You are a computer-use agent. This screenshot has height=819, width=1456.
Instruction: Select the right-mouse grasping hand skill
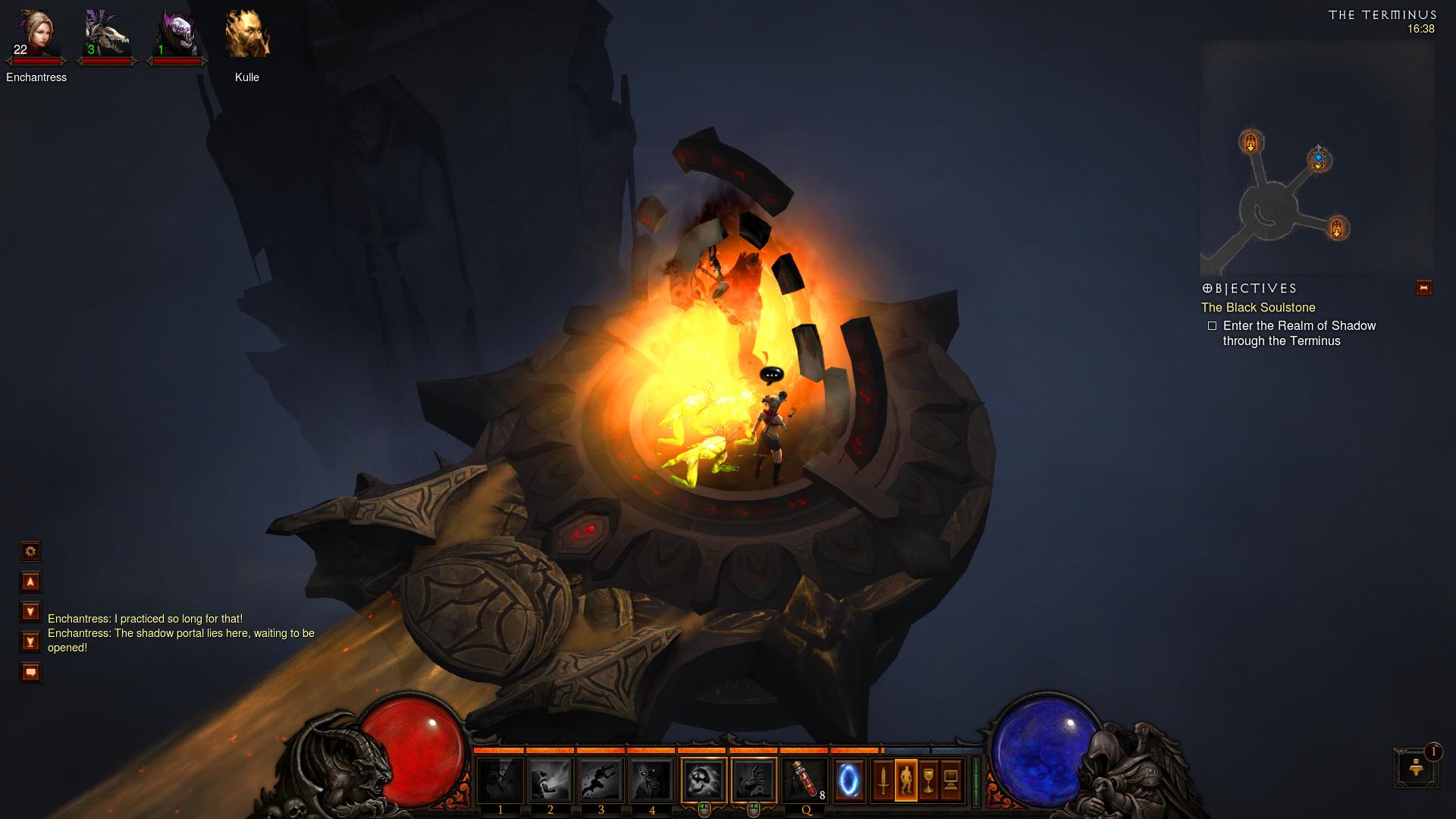click(x=754, y=780)
